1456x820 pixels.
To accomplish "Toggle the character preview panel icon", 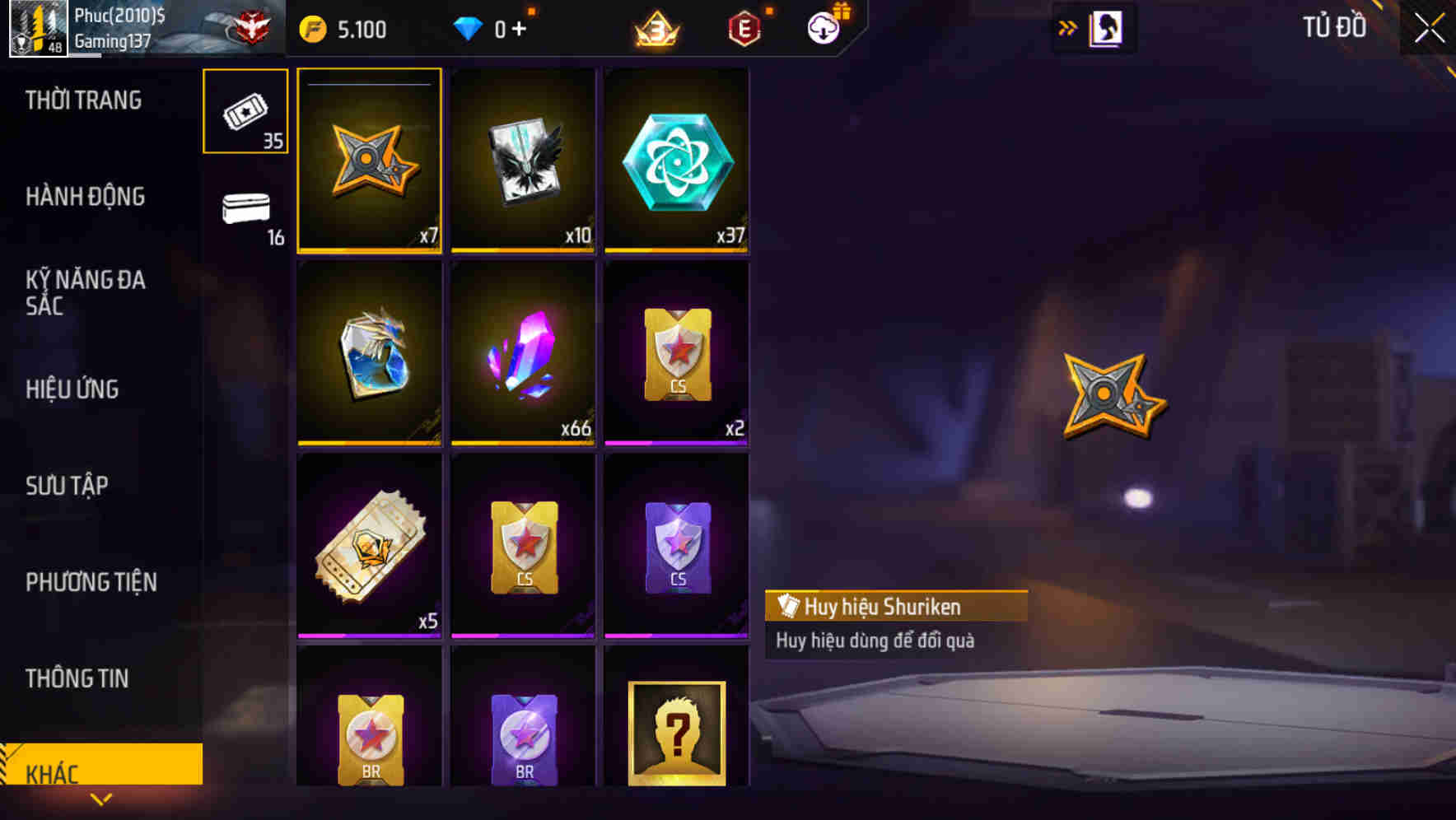I will pos(1108,27).
